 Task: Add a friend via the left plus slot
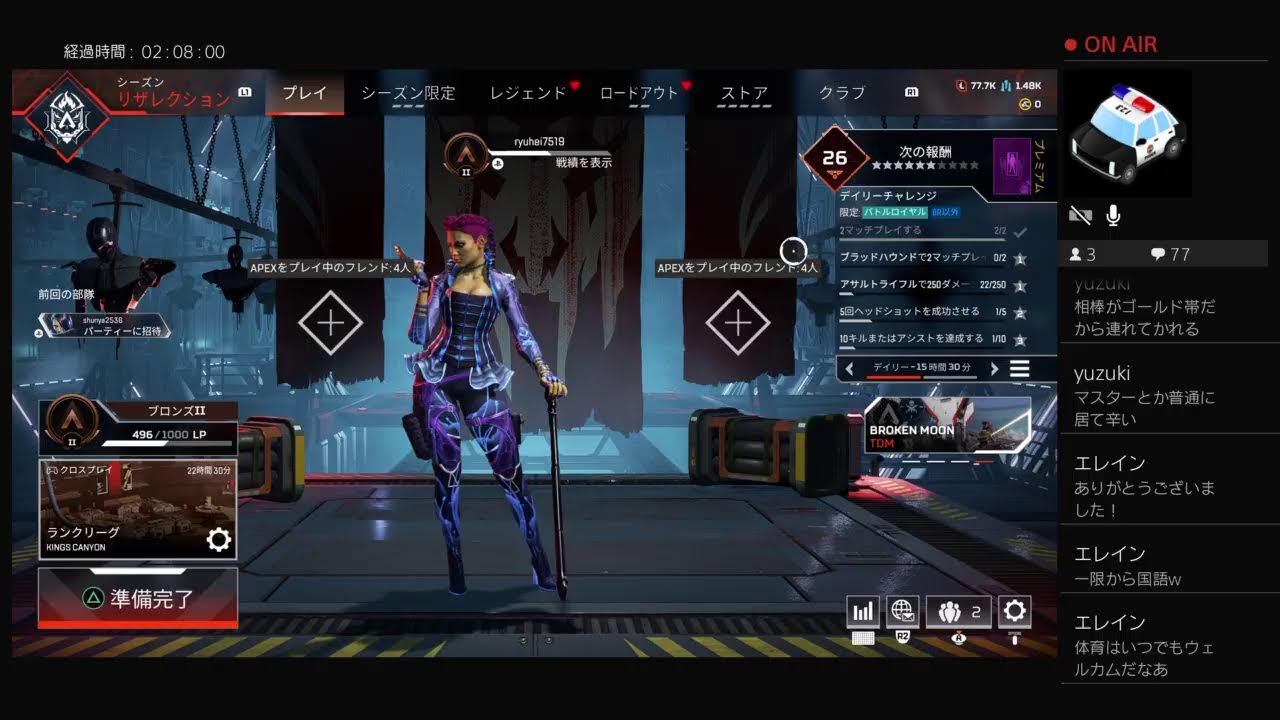330,323
